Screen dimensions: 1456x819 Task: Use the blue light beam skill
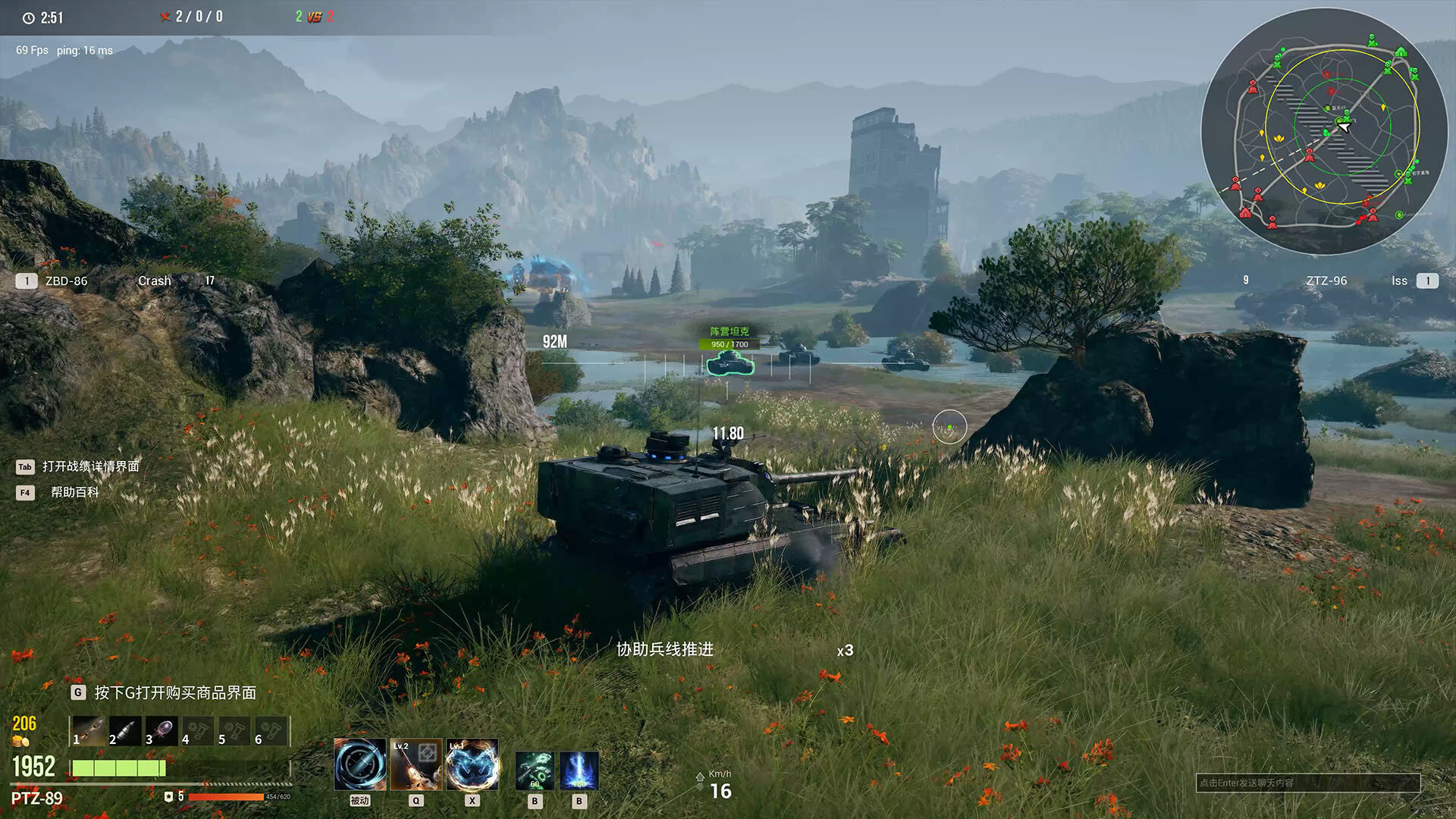click(579, 770)
